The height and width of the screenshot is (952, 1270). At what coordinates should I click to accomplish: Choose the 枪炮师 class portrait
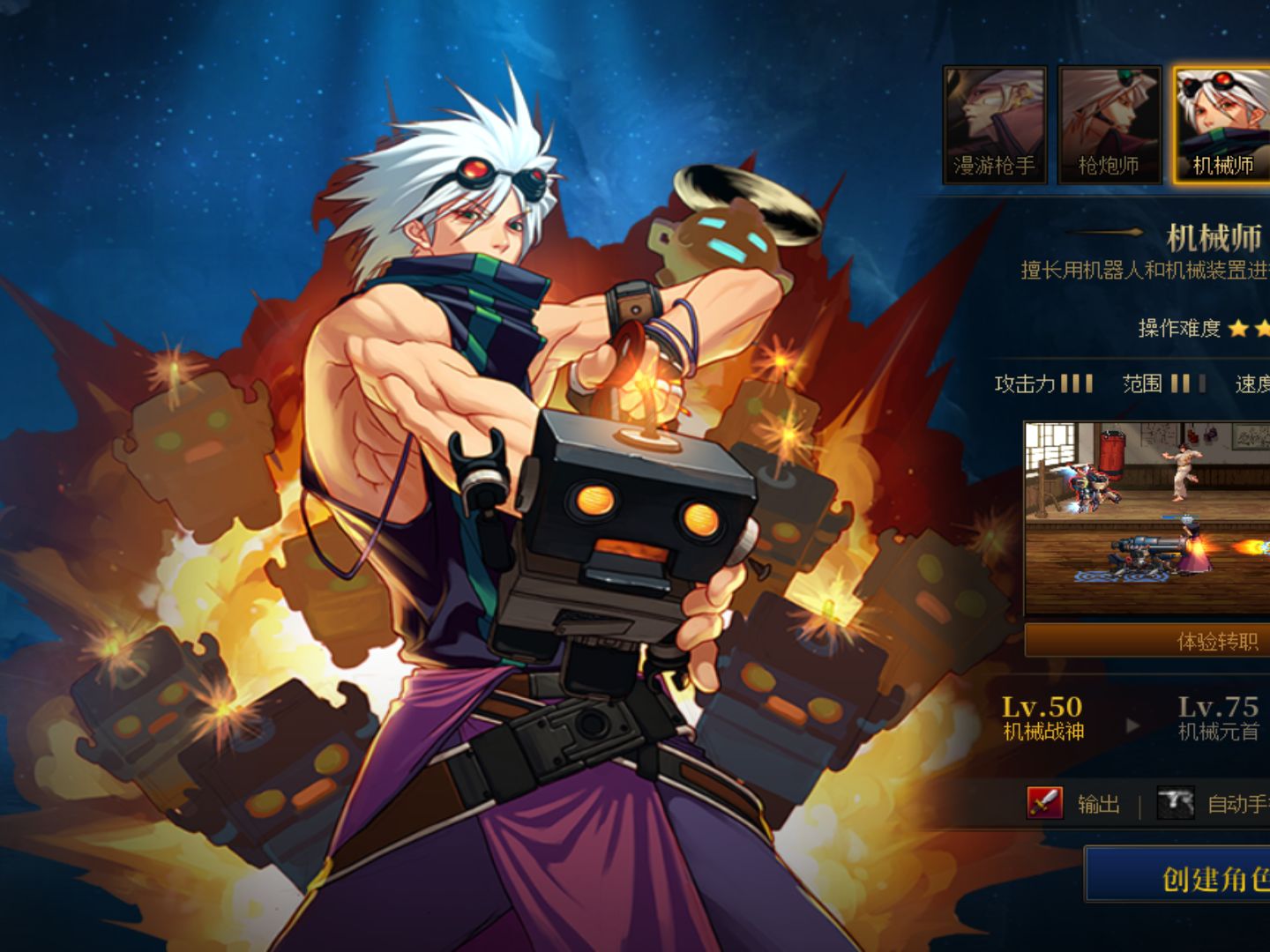[1109, 124]
